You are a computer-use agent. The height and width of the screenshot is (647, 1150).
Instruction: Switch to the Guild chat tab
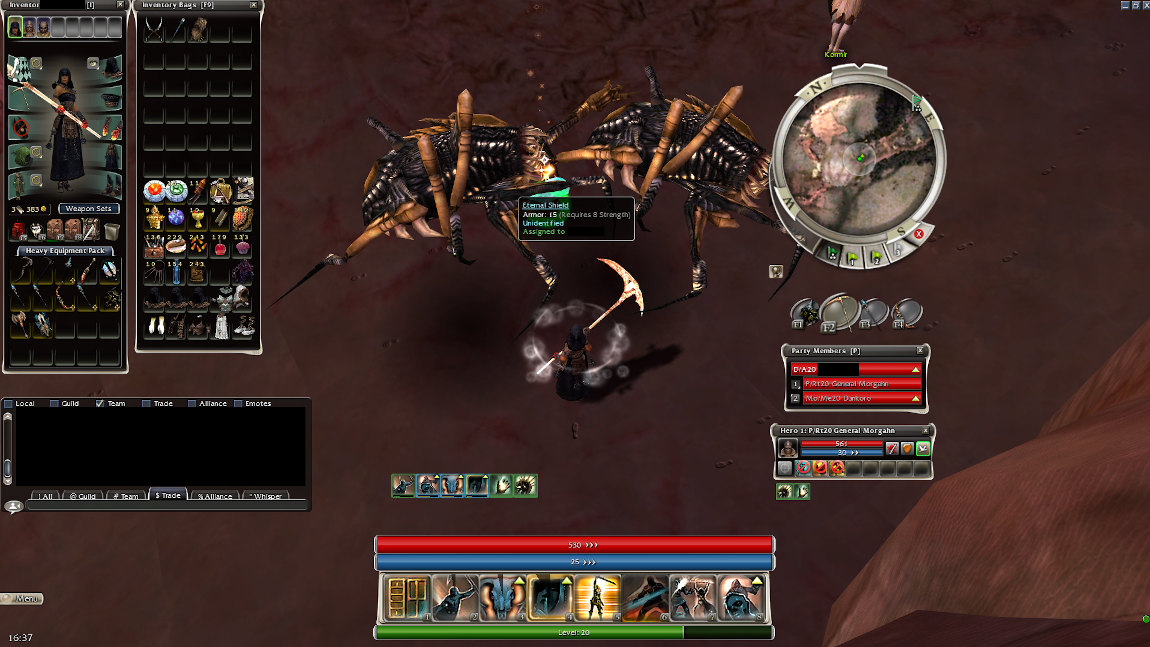(x=82, y=496)
